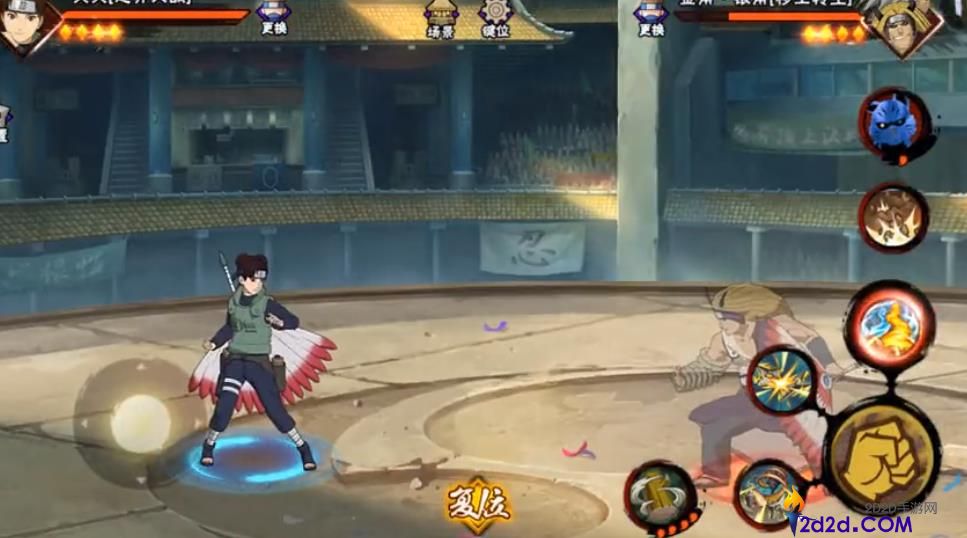Open the 场景 scene selector
This screenshot has width=967, height=538.
[440, 19]
